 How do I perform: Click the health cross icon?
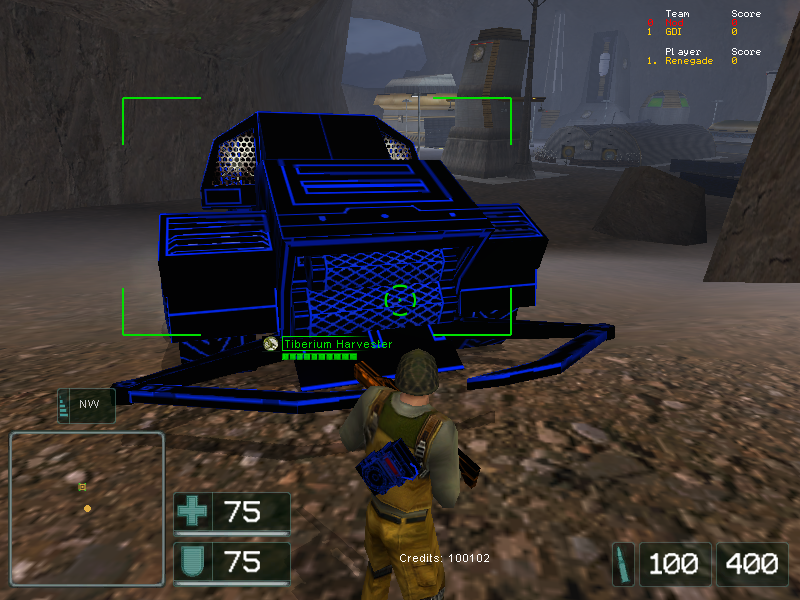click(x=192, y=512)
